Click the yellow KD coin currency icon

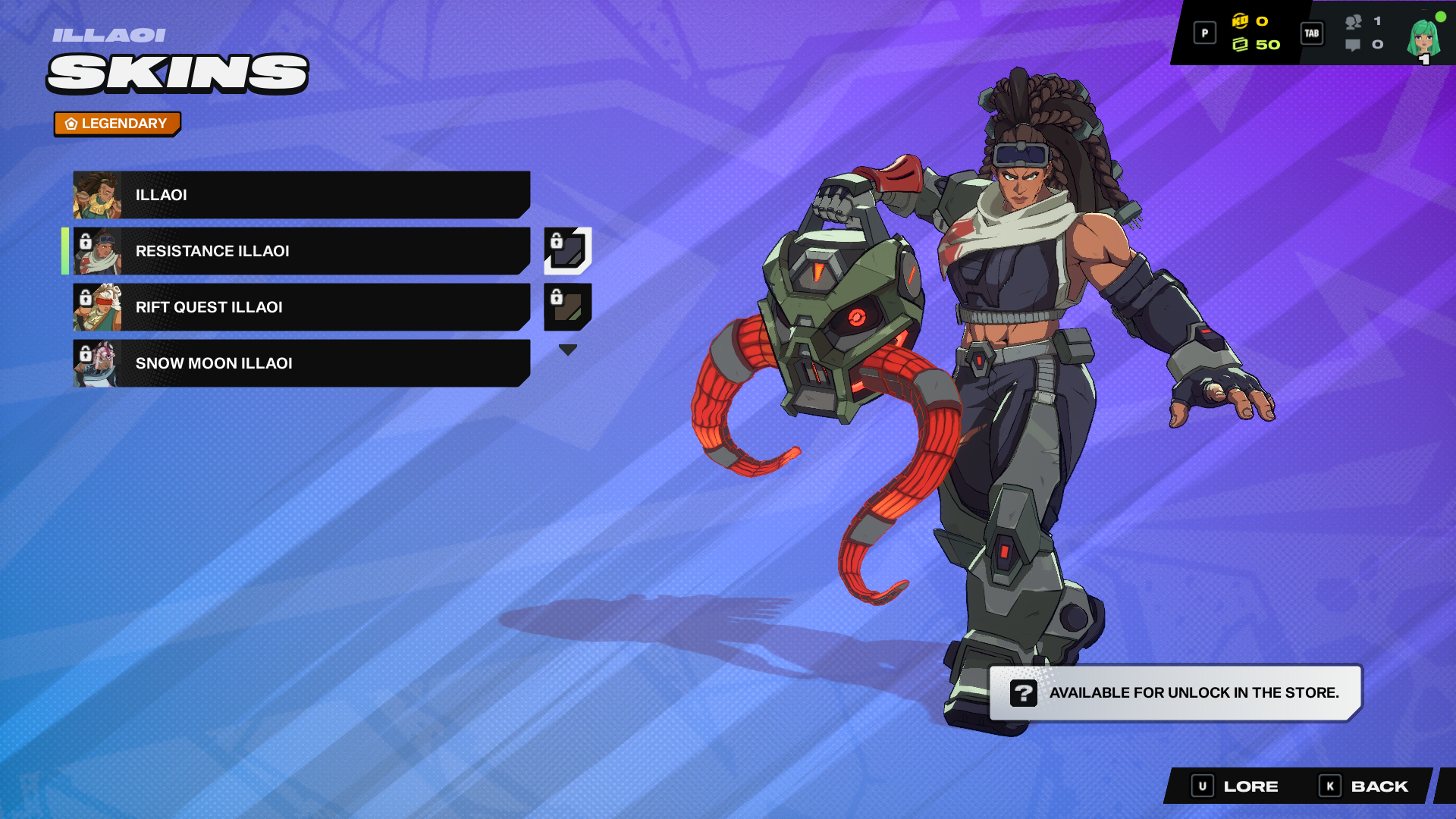(x=1240, y=21)
